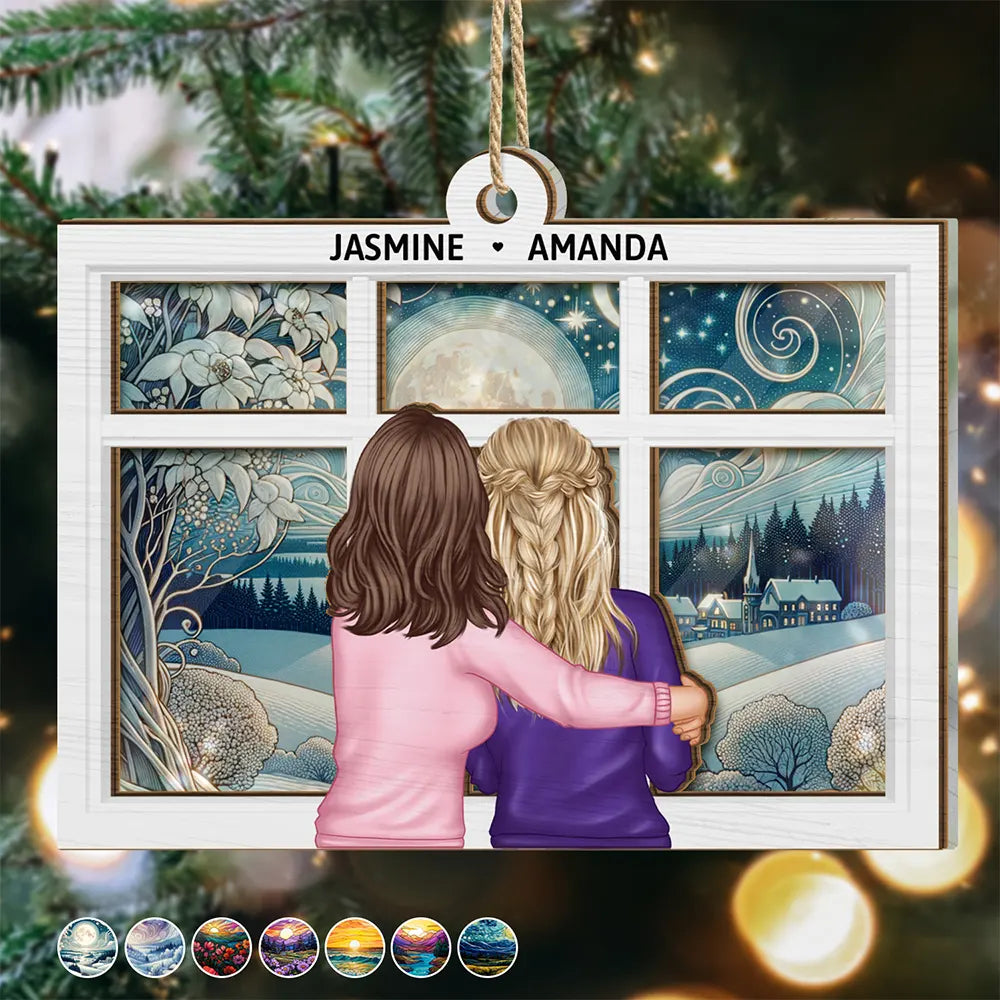1000x1000 pixels.
Task: Choose the orange ocean sunset background
Action: [x=355, y=947]
